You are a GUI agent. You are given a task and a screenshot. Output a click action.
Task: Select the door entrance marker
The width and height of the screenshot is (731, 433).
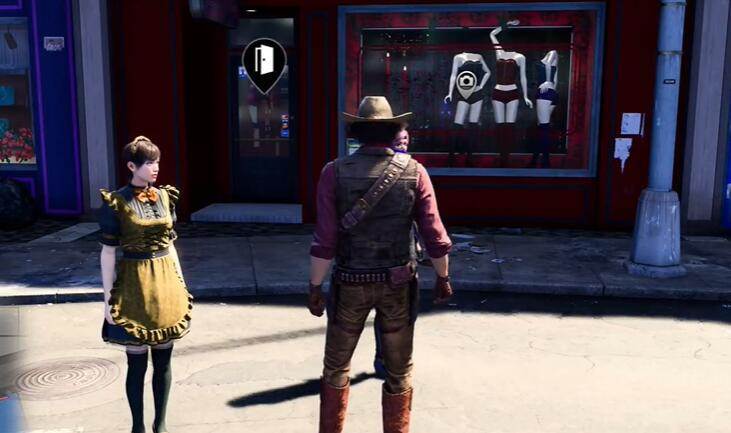264,62
